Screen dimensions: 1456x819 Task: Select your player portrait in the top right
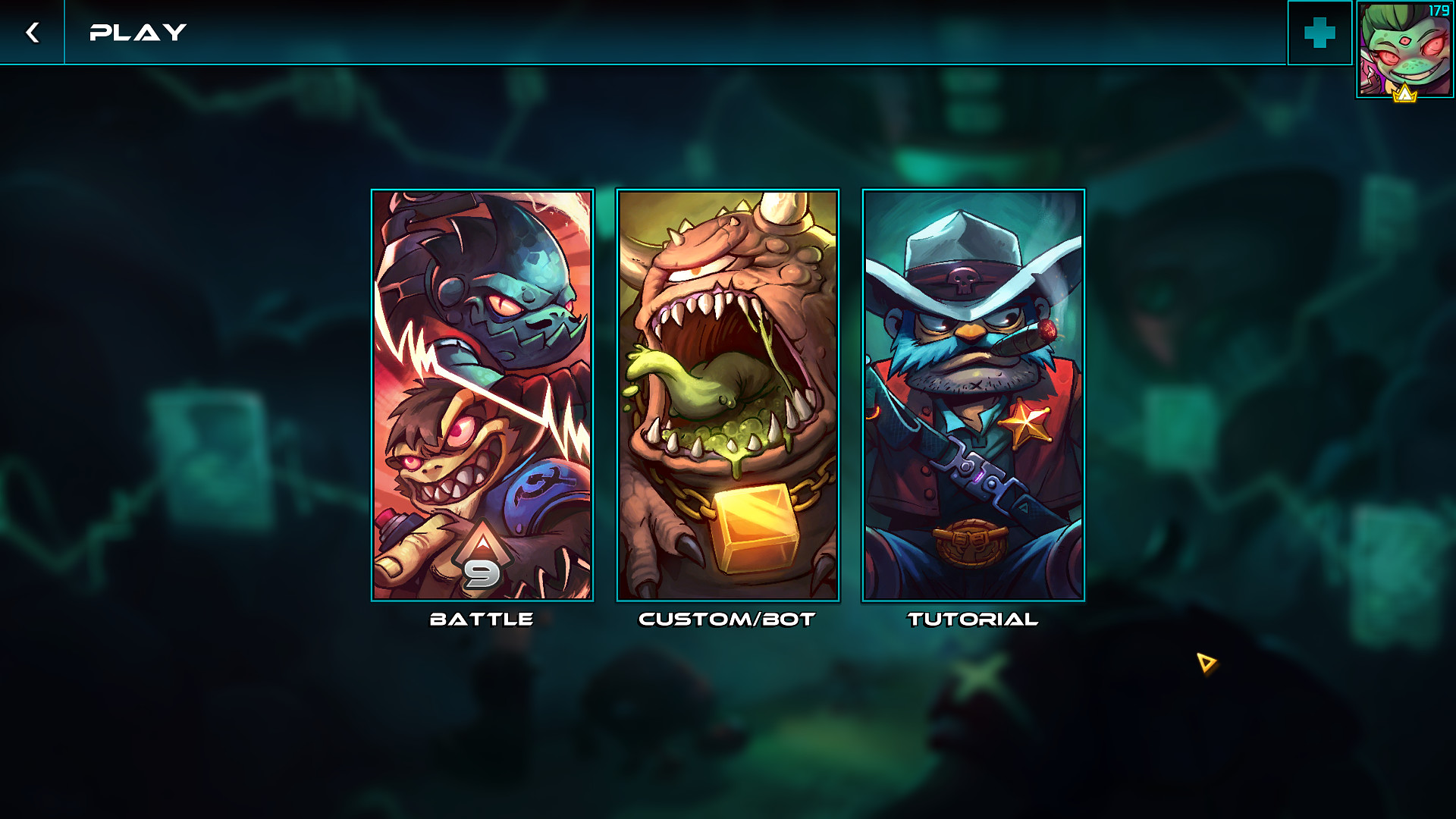(1404, 49)
